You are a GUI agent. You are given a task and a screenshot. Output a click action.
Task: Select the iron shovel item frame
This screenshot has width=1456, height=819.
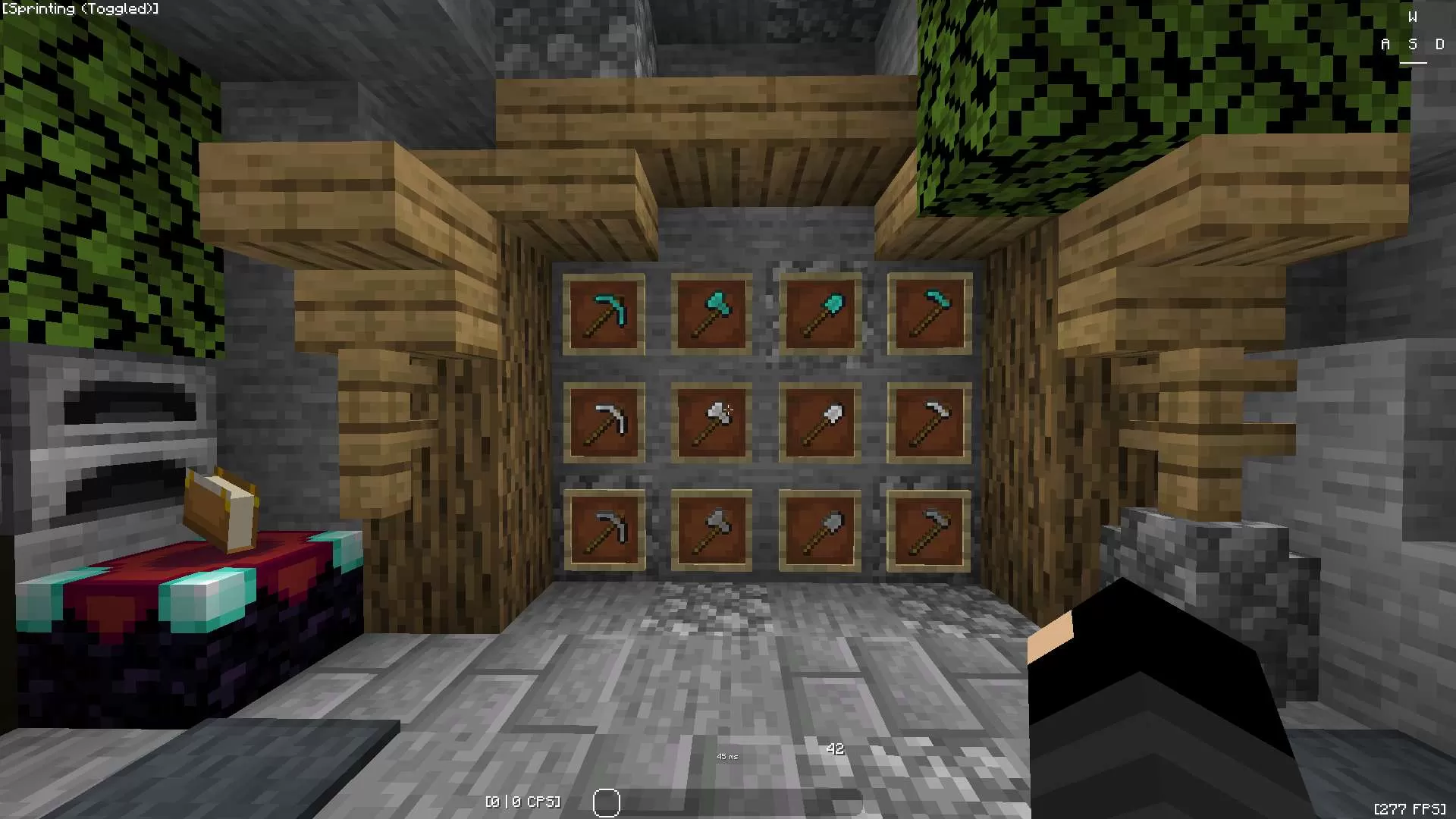pos(819,423)
